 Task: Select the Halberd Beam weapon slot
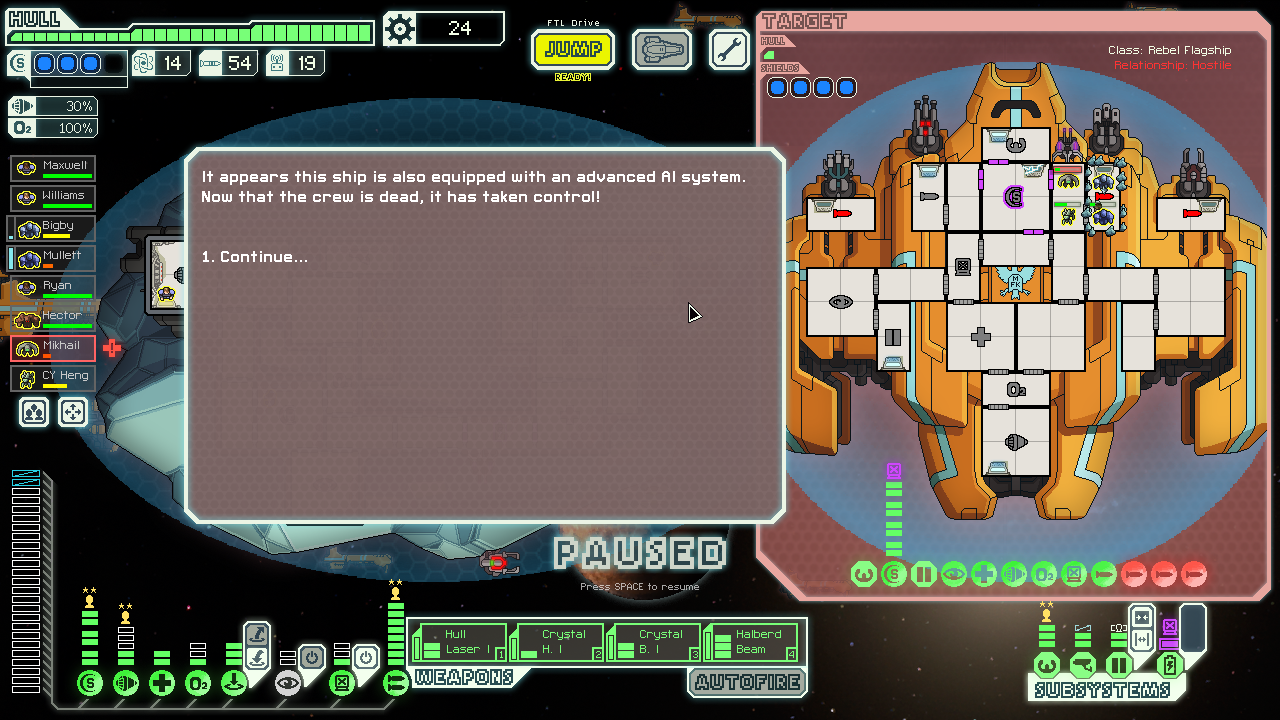click(x=750, y=642)
